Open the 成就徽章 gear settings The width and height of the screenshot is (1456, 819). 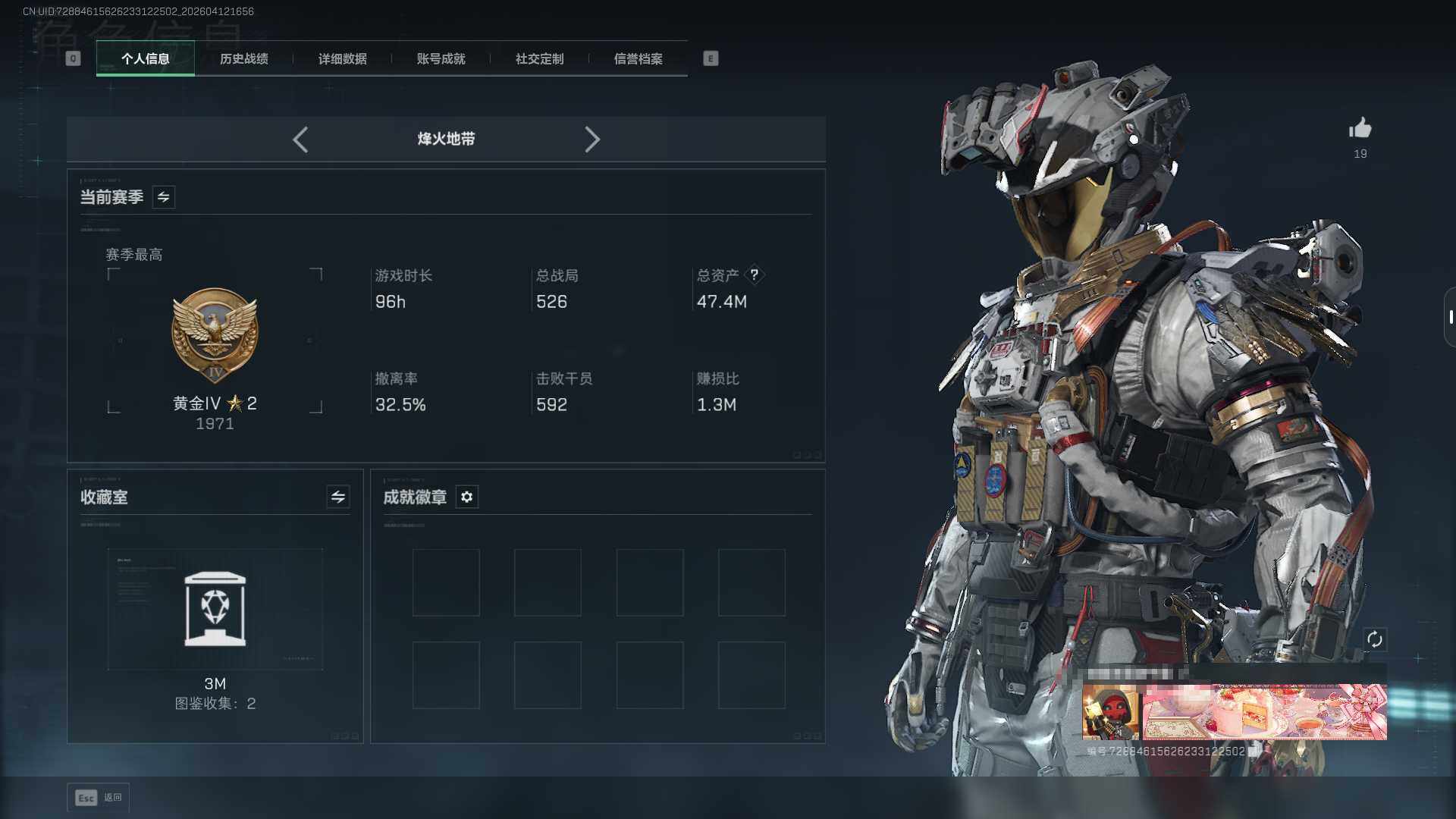click(x=467, y=497)
